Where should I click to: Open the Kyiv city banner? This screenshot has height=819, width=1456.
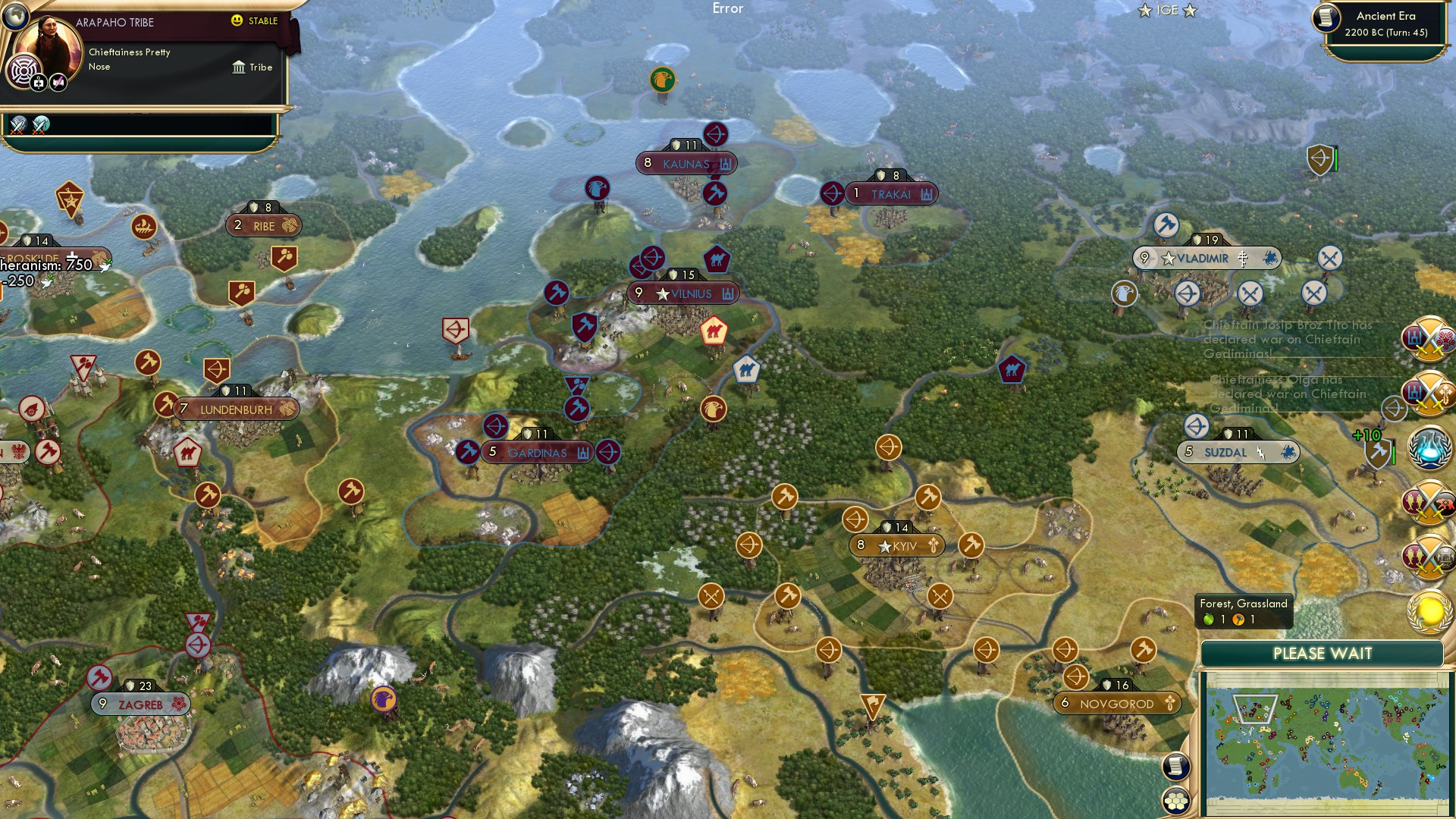click(897, 544)
